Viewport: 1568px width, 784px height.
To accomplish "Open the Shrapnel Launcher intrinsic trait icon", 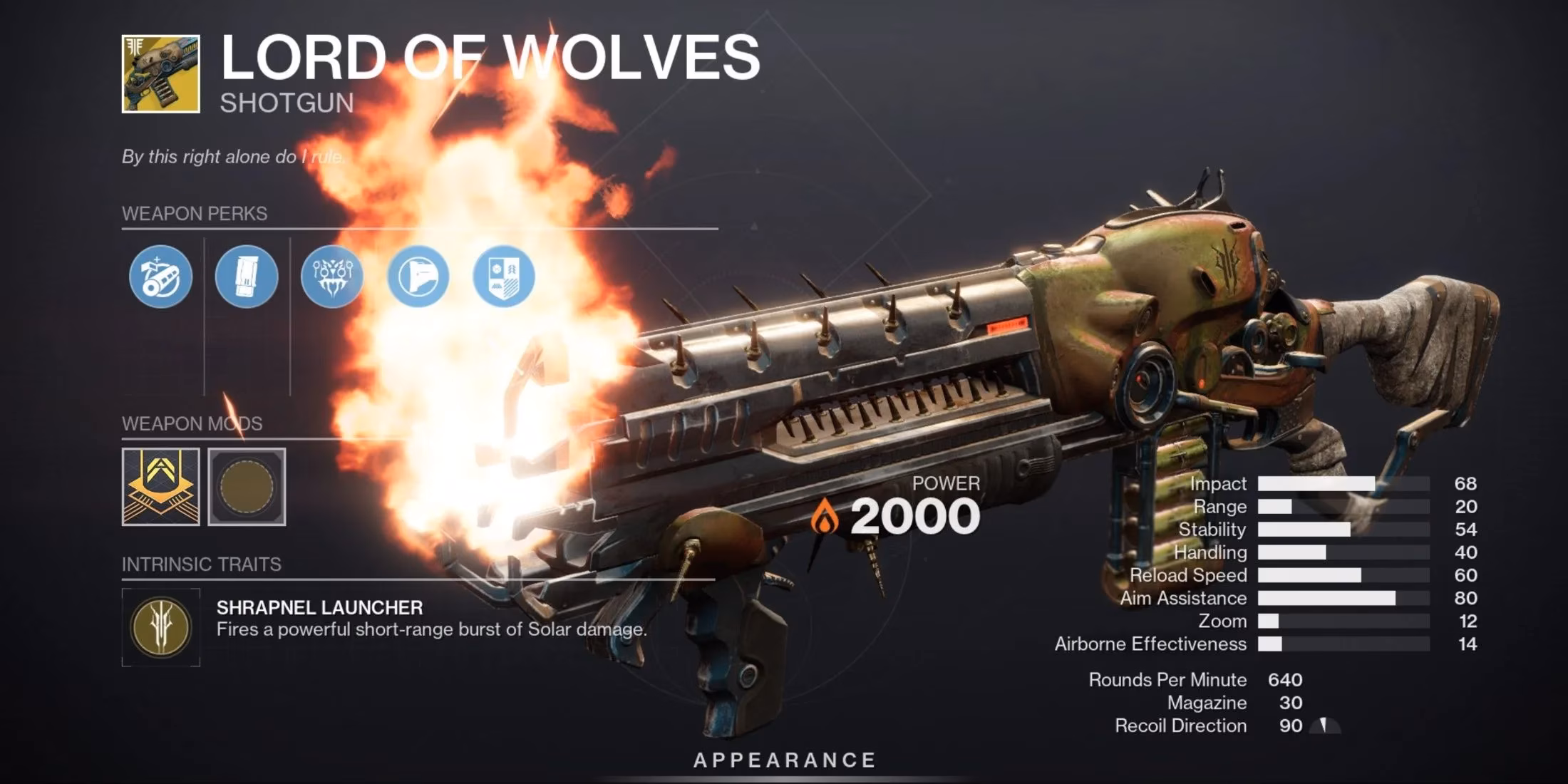I will tap(163, 627).
